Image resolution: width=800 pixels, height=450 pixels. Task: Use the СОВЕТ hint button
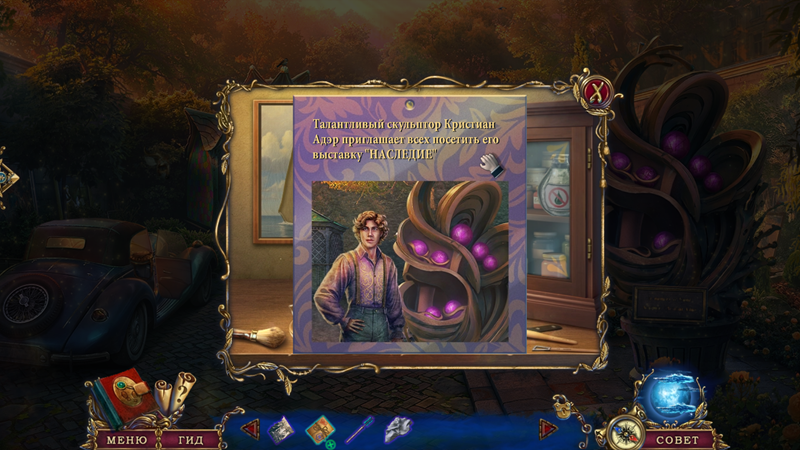tap(678, 440)
